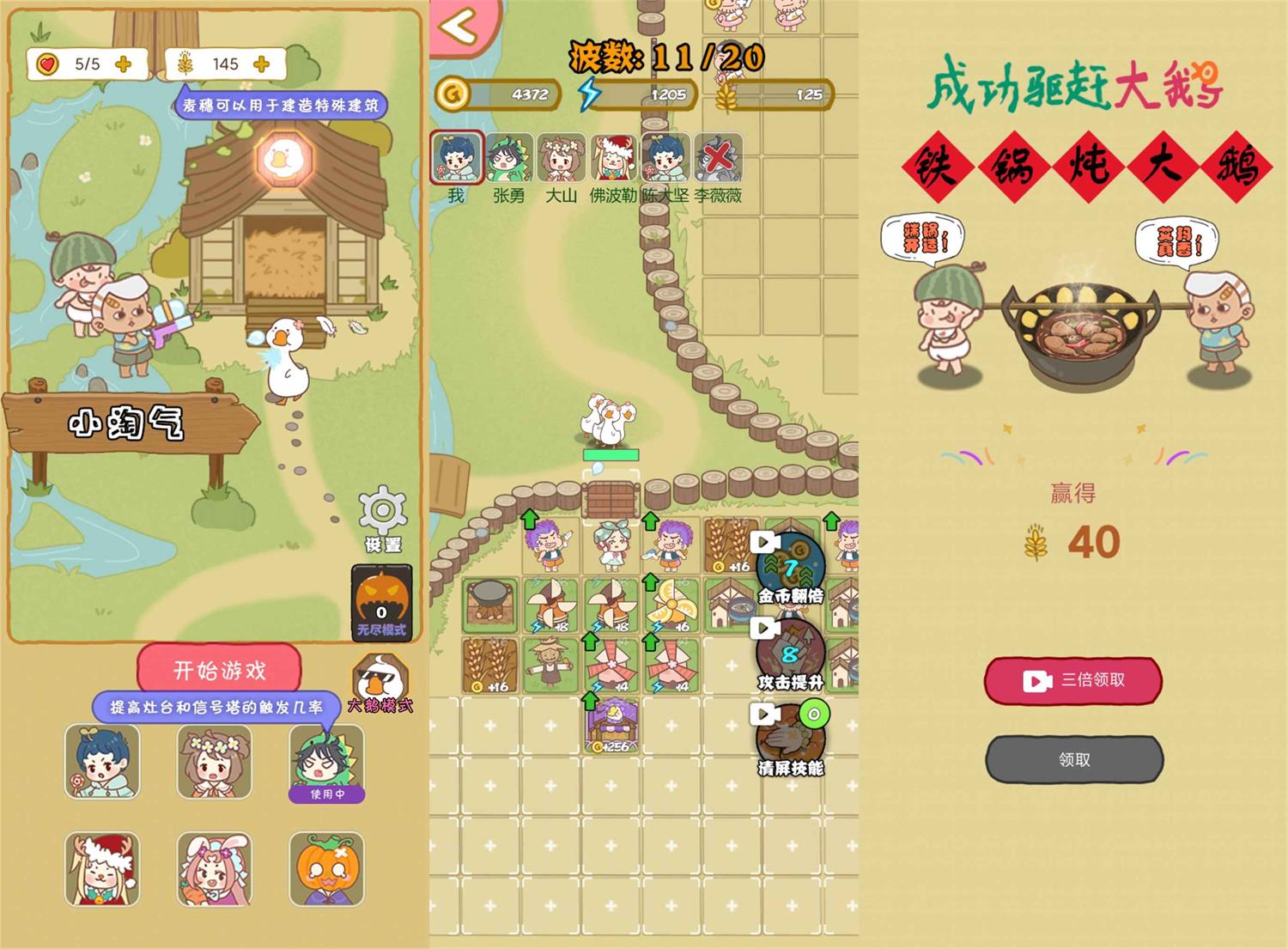Toggle 大鹅模式 goose mode on
Viewport: 1288px width, 949px height.
coord(380,678)
